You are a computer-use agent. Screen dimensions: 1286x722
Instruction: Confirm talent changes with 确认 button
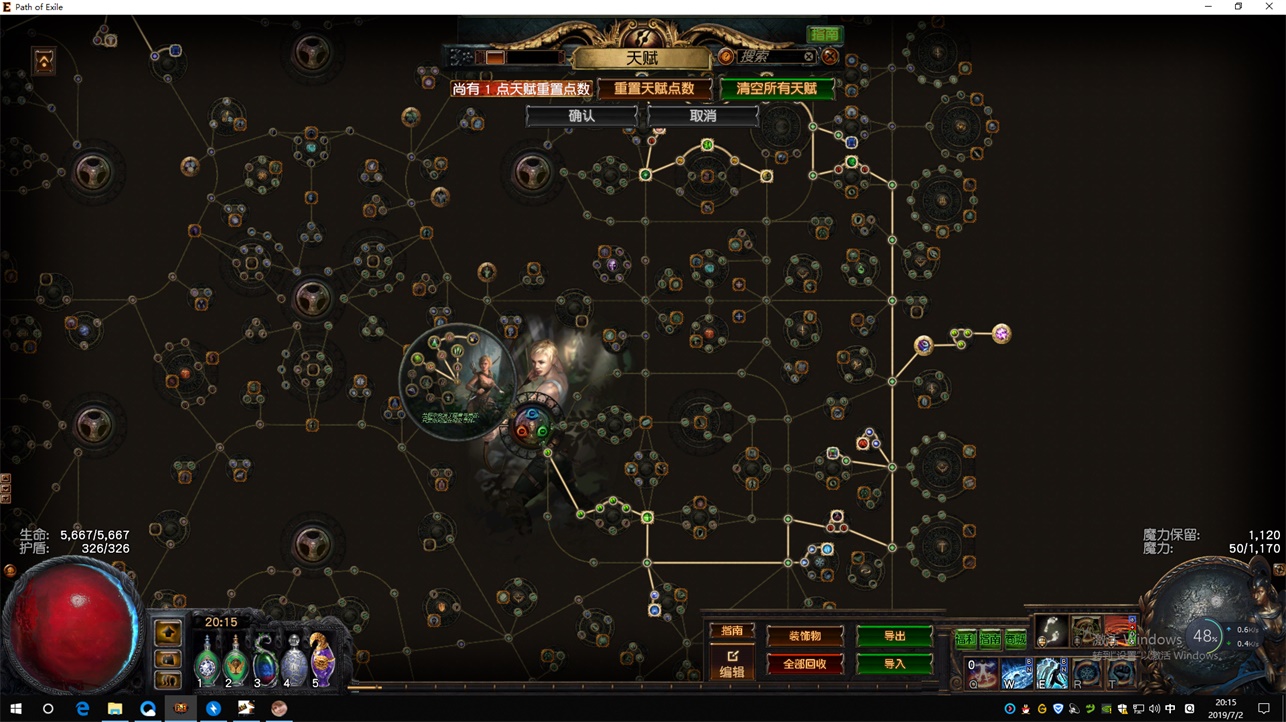(582, 116)
